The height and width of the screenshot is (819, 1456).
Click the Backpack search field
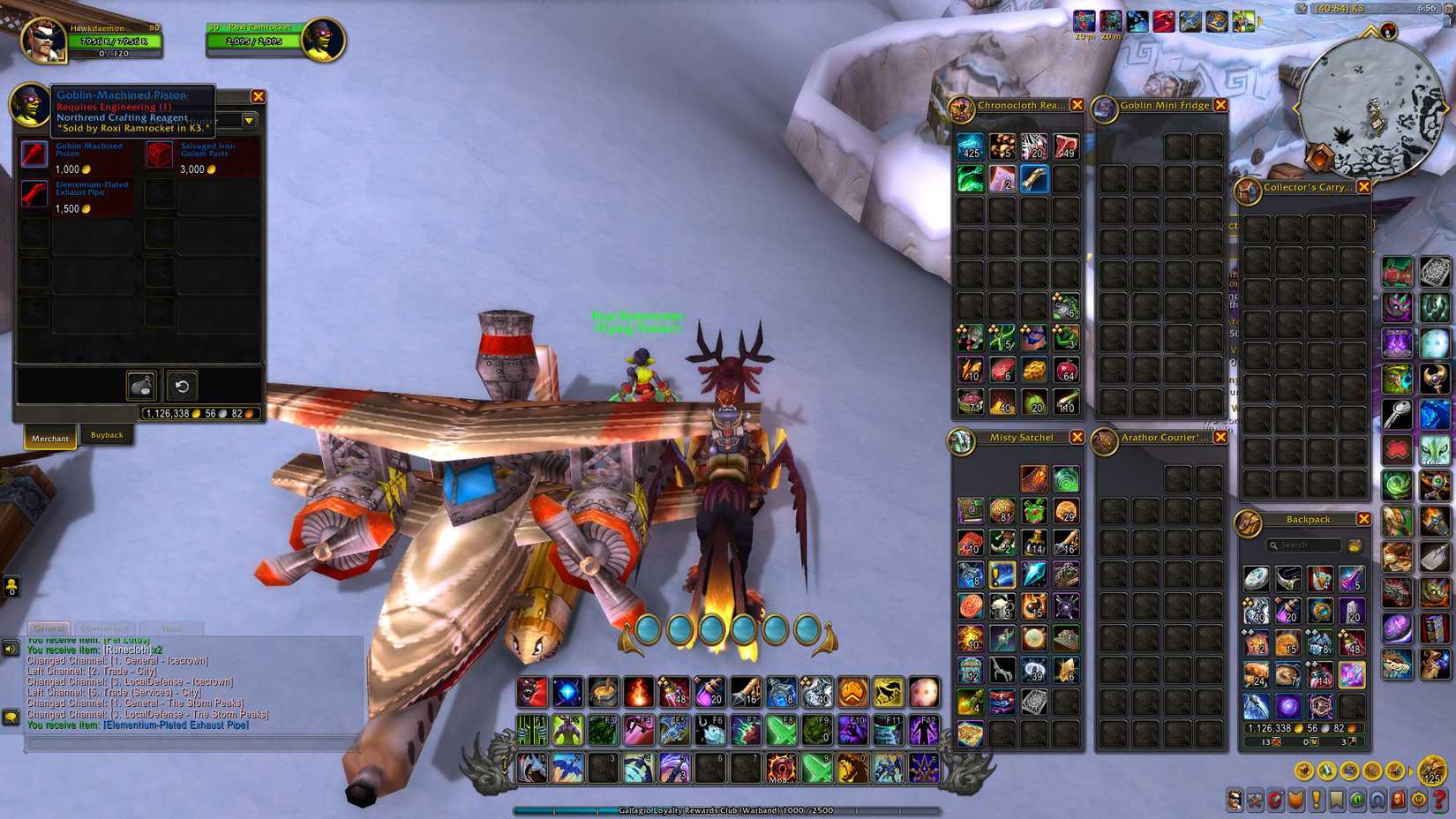[1303, 545]
